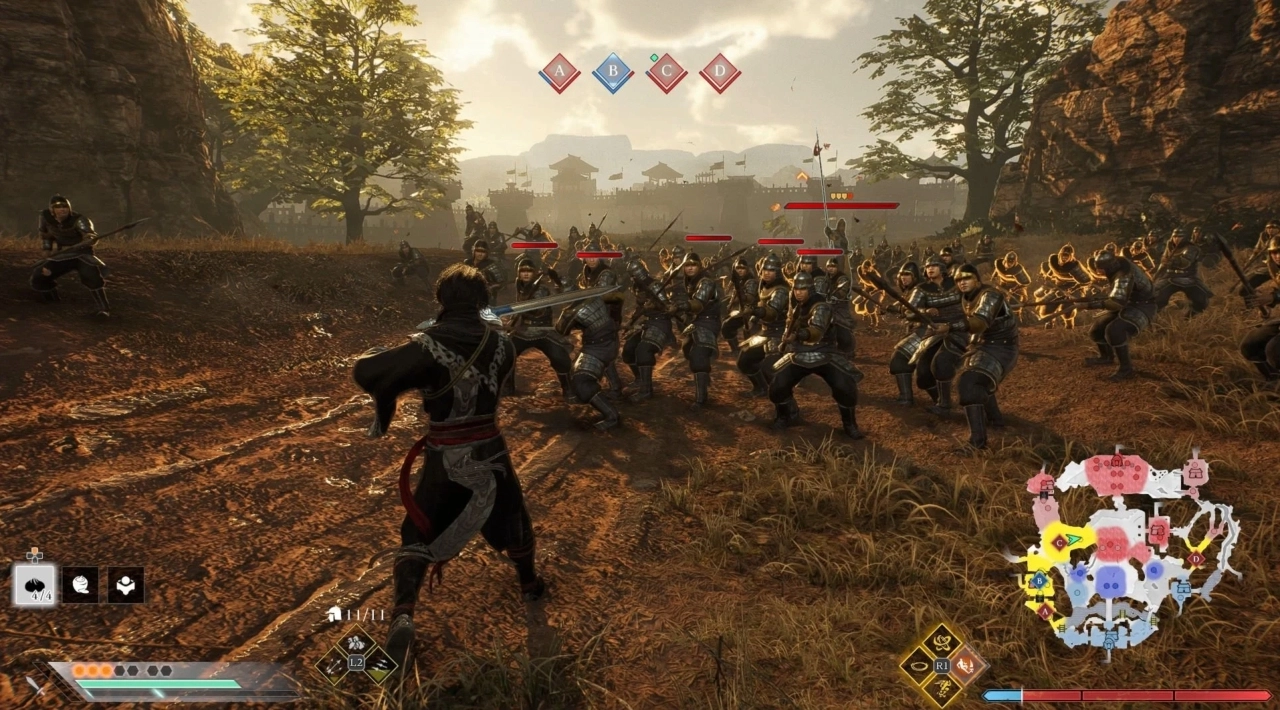Select the ring-shaped battle art icon
Image resolution: width=1280 pixels, height=710 pixels.
pos(918,665)
